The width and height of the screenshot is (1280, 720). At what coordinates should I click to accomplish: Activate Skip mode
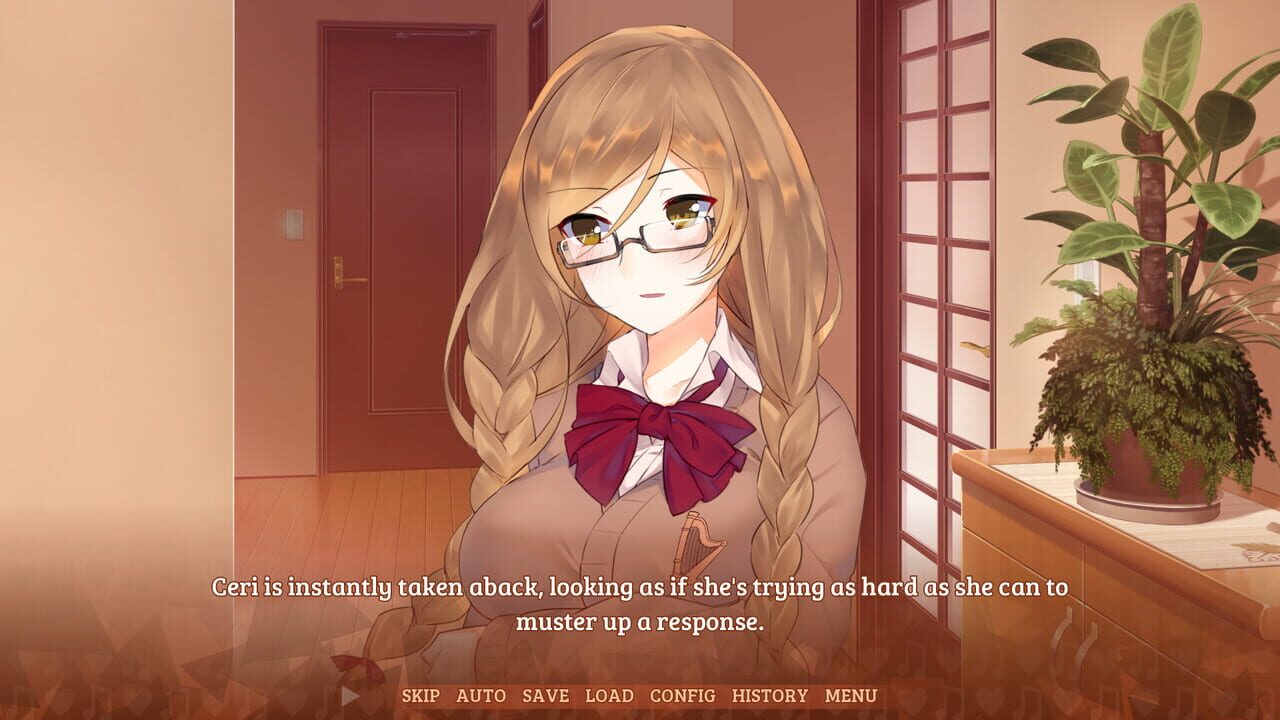pos(421,697)
